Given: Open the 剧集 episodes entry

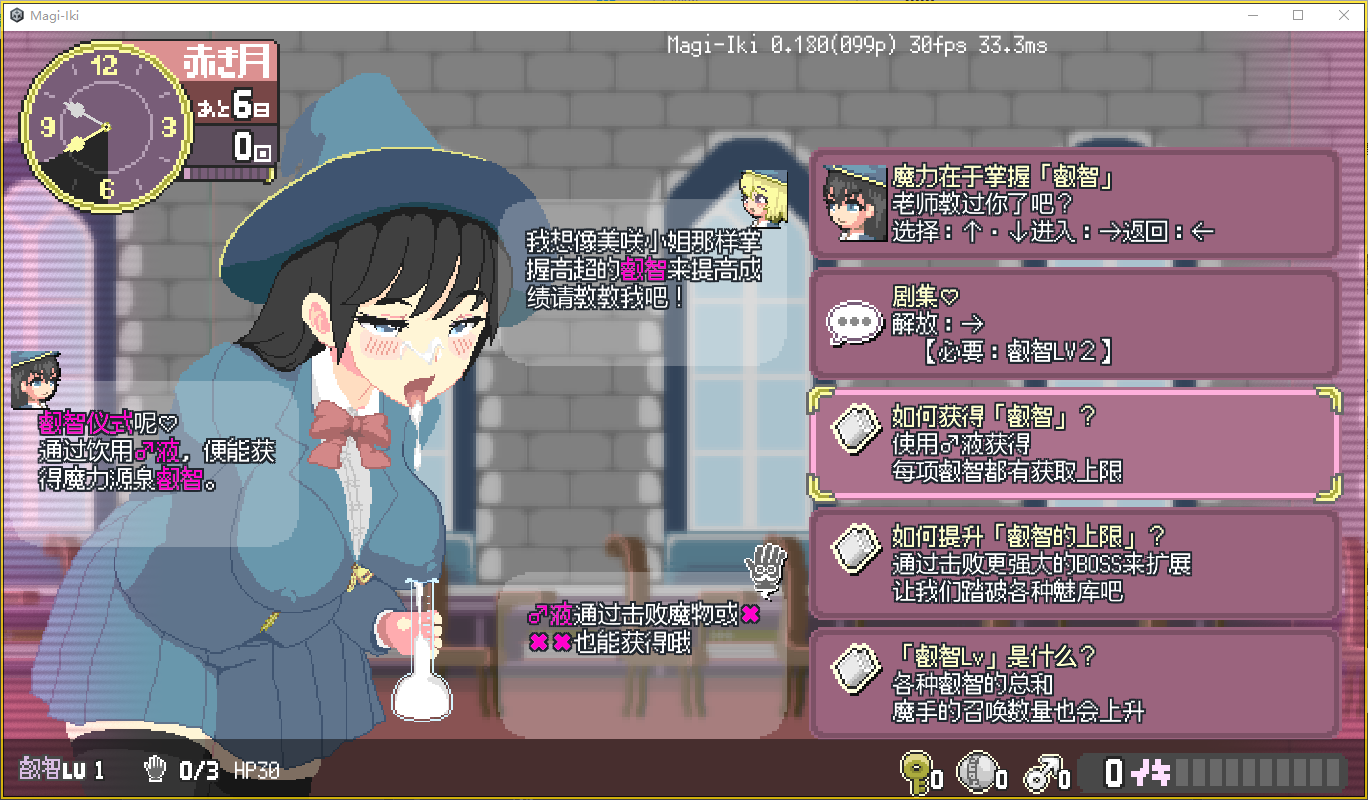Looking at the screenshot, I should point(1074,324).
